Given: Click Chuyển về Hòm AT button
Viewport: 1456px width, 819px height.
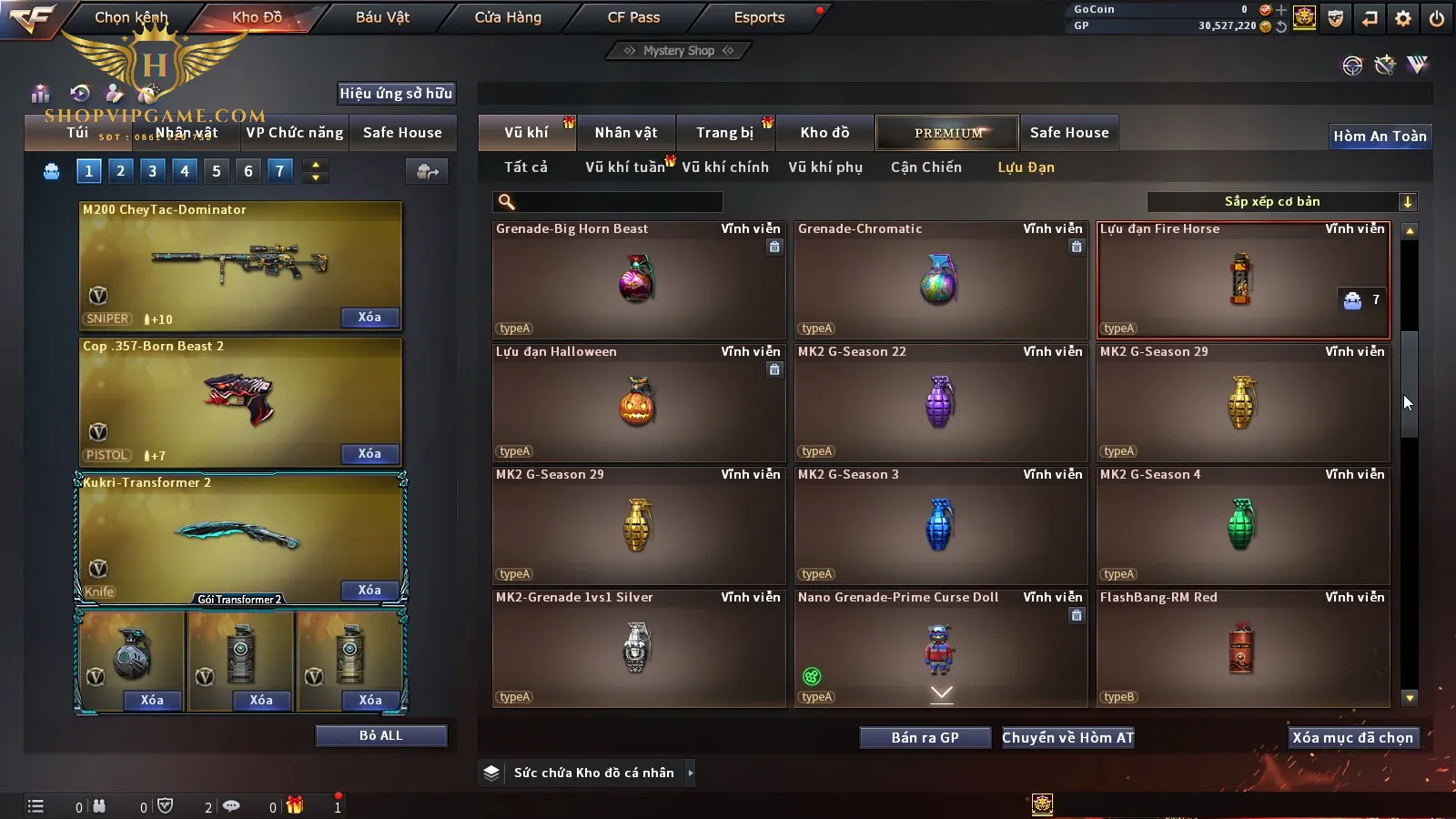Looking at the screenshot, I should 1067,738.
